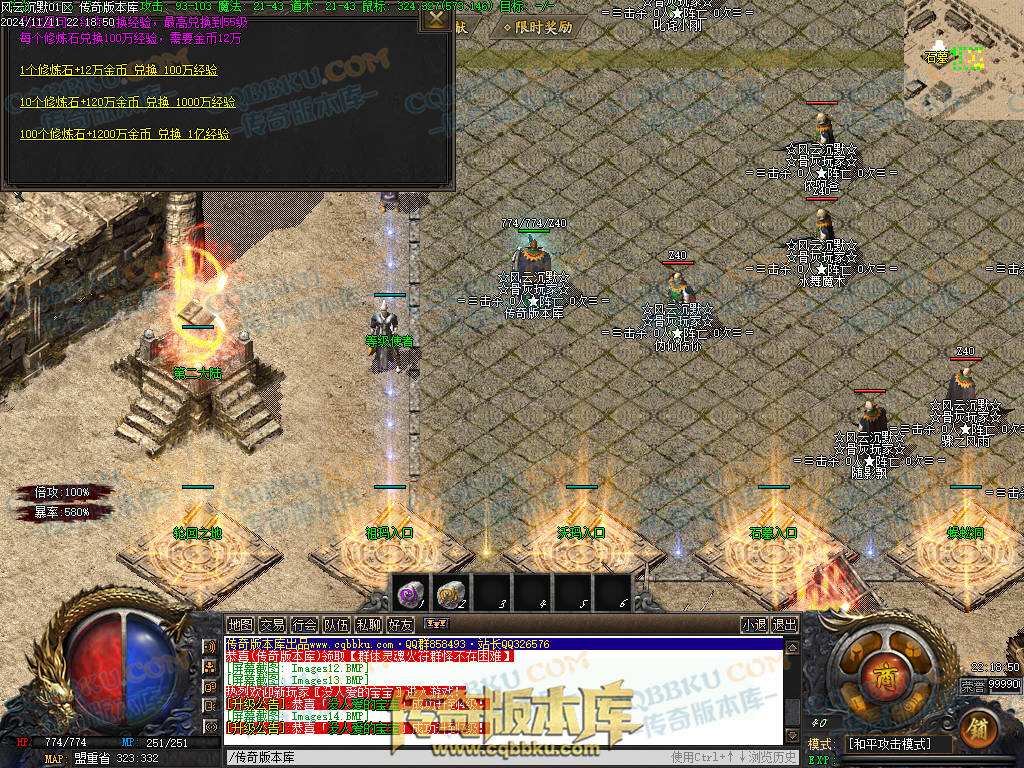Click the minimap in the corner
Image resolution: width=1024 pixels, height=768 pixels.
tap(964, 58)
